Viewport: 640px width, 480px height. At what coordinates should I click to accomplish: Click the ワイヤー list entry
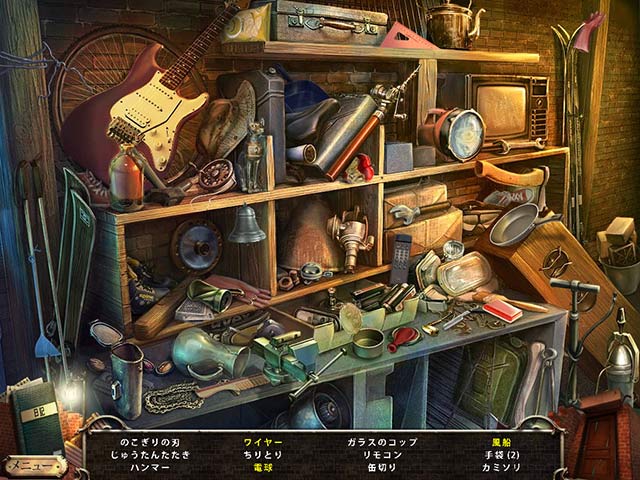(263, 441)
